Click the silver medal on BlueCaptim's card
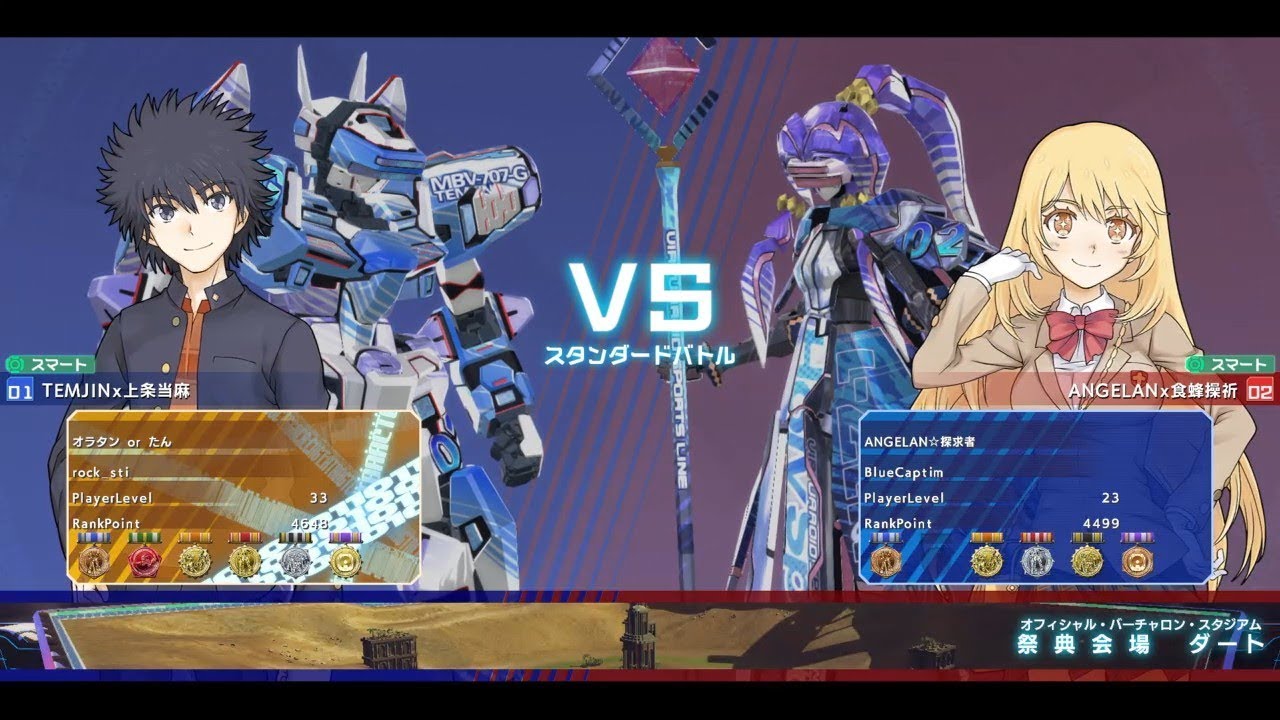The width and height of the screenshot is (1280, 720). pos(1038,560)
